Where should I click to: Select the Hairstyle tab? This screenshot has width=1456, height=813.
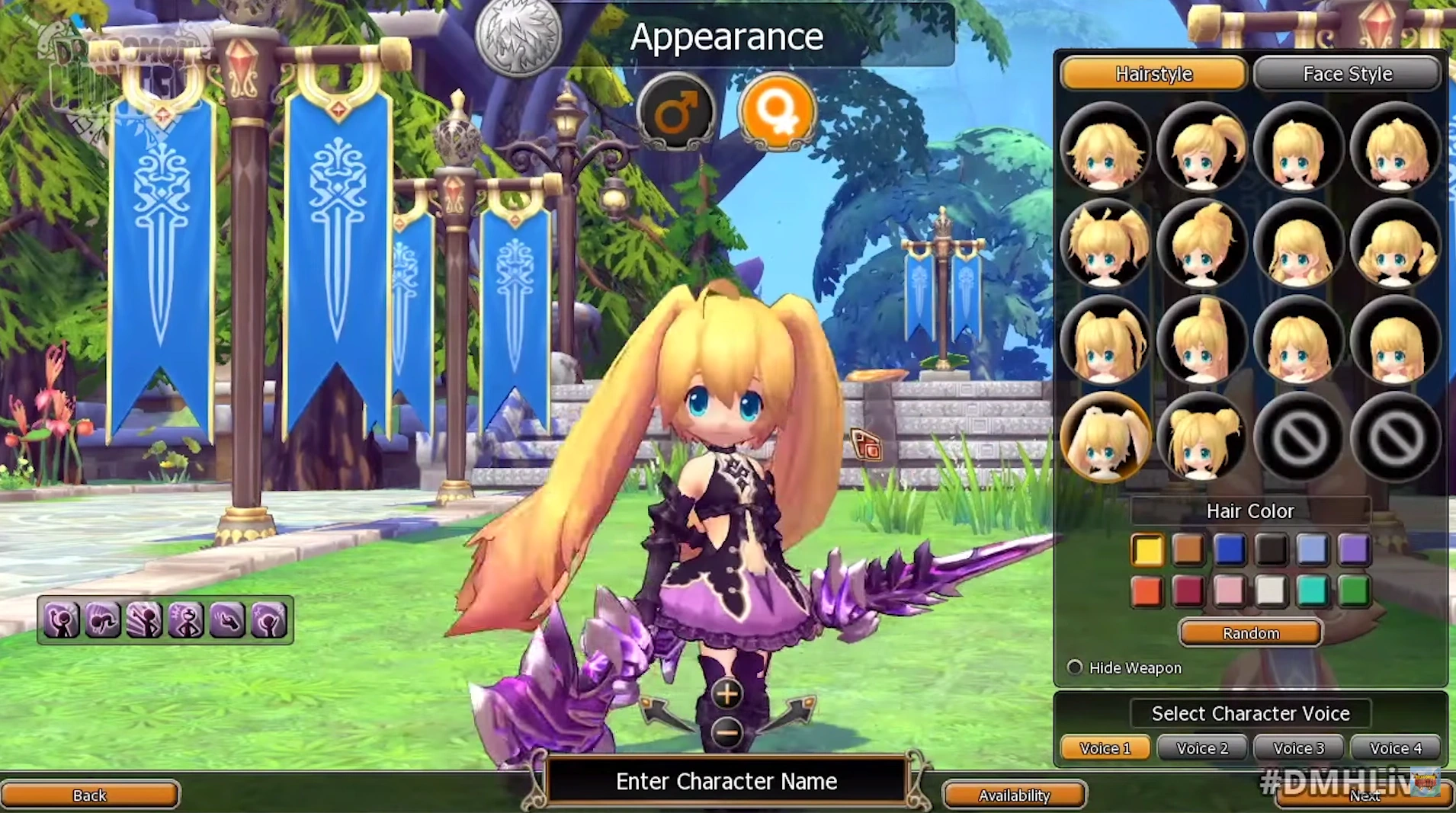coord(1153,74)
